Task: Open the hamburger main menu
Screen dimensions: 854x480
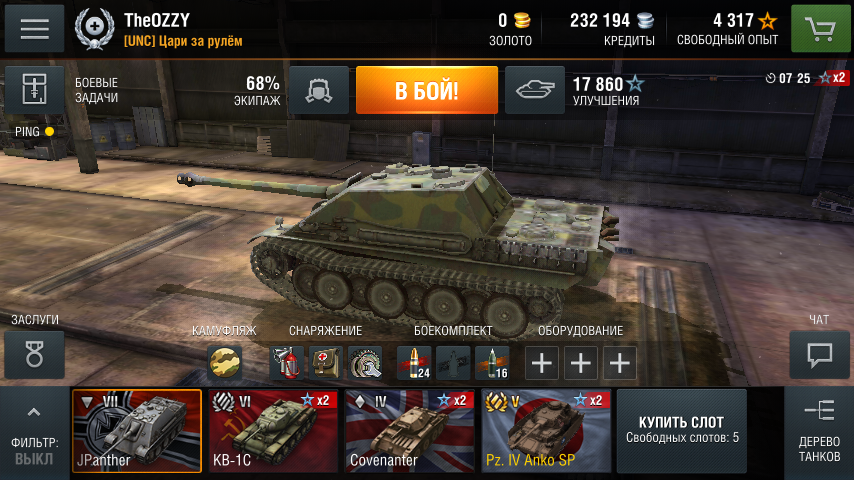Action: click(x=35, y=29)
